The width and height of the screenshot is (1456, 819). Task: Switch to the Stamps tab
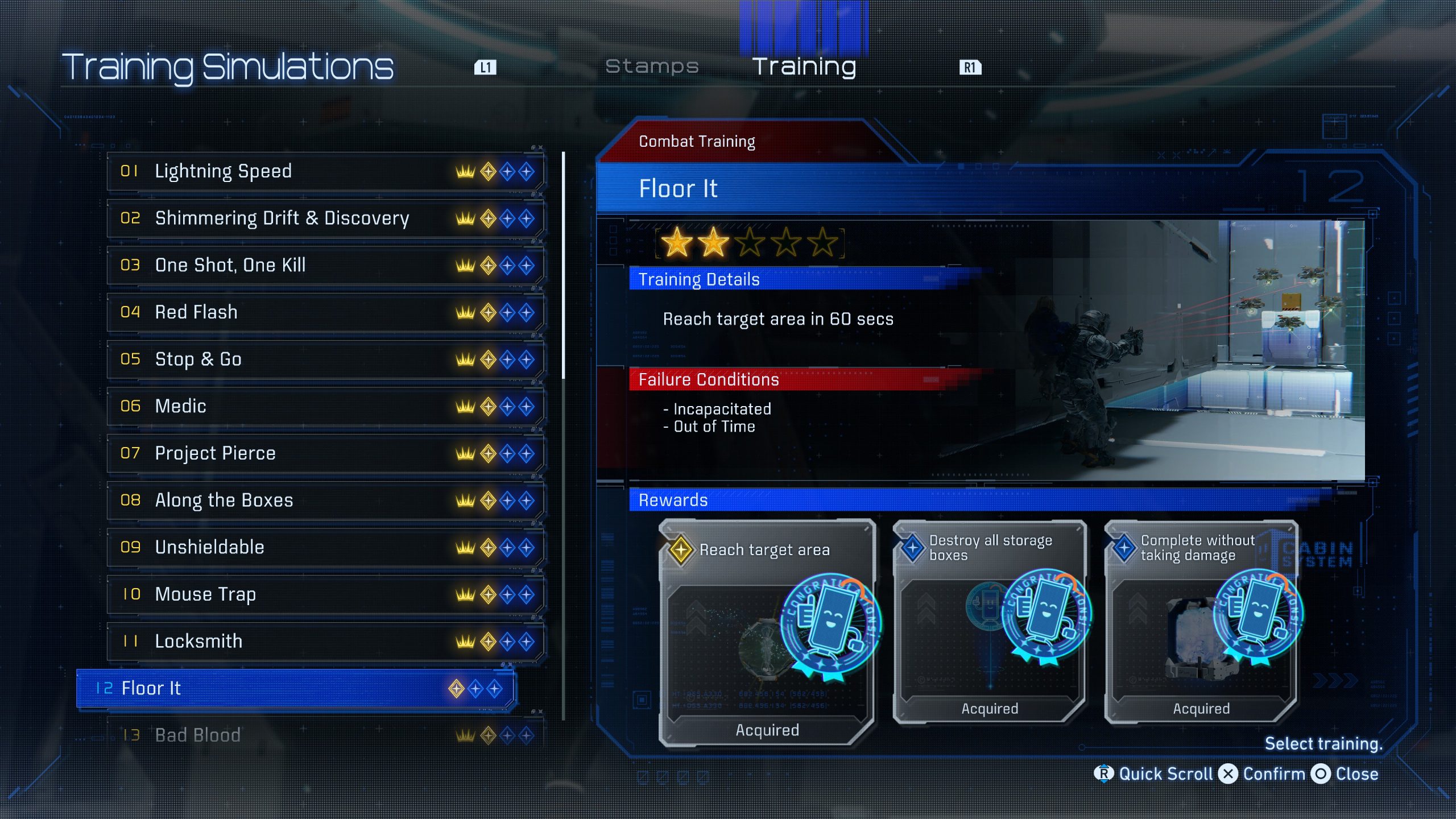click(652, 67)
